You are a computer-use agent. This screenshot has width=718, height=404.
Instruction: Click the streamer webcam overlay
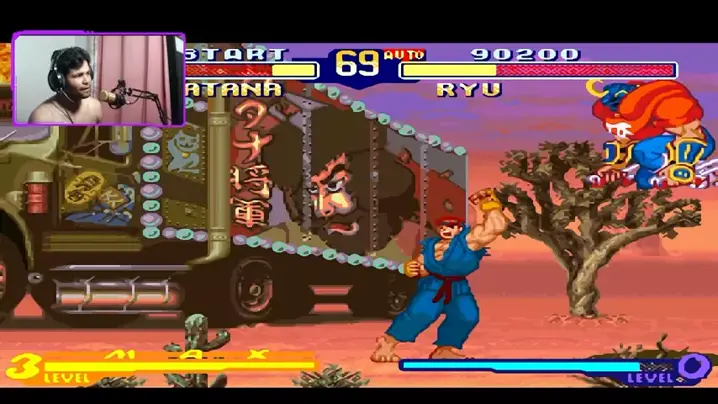click(99, 80)
